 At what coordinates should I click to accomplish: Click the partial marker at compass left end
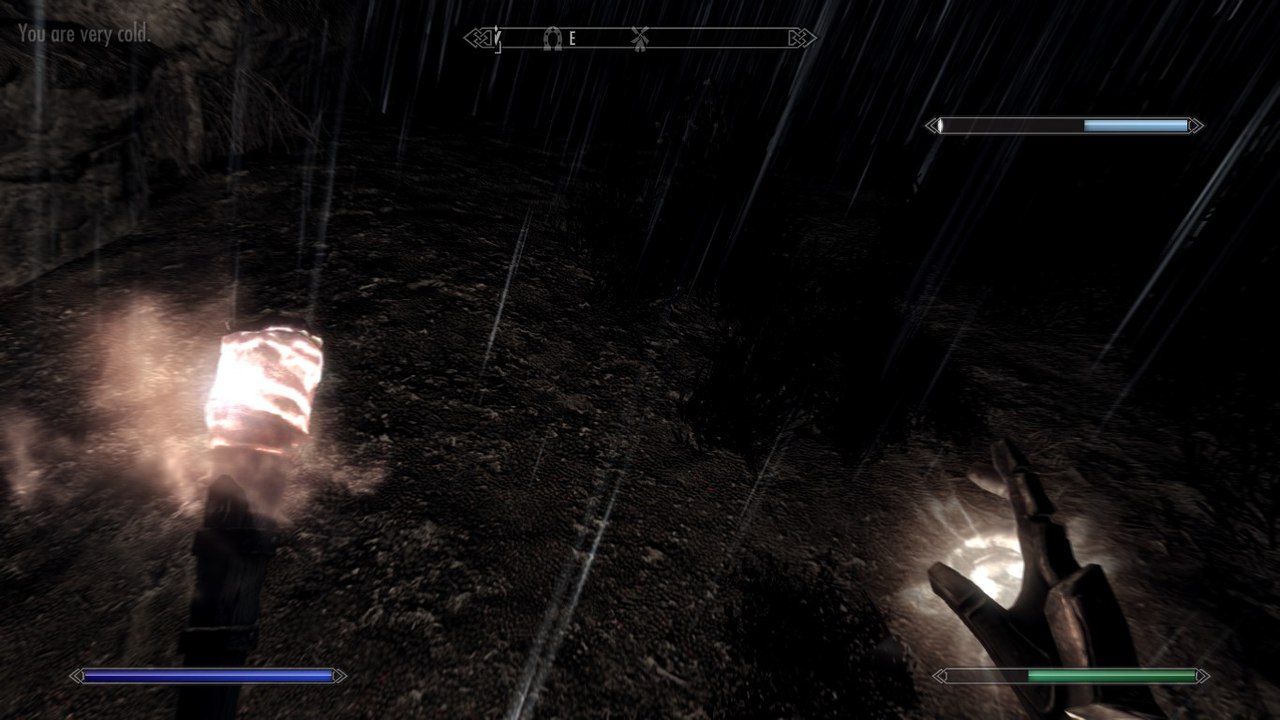coord(497,39)
